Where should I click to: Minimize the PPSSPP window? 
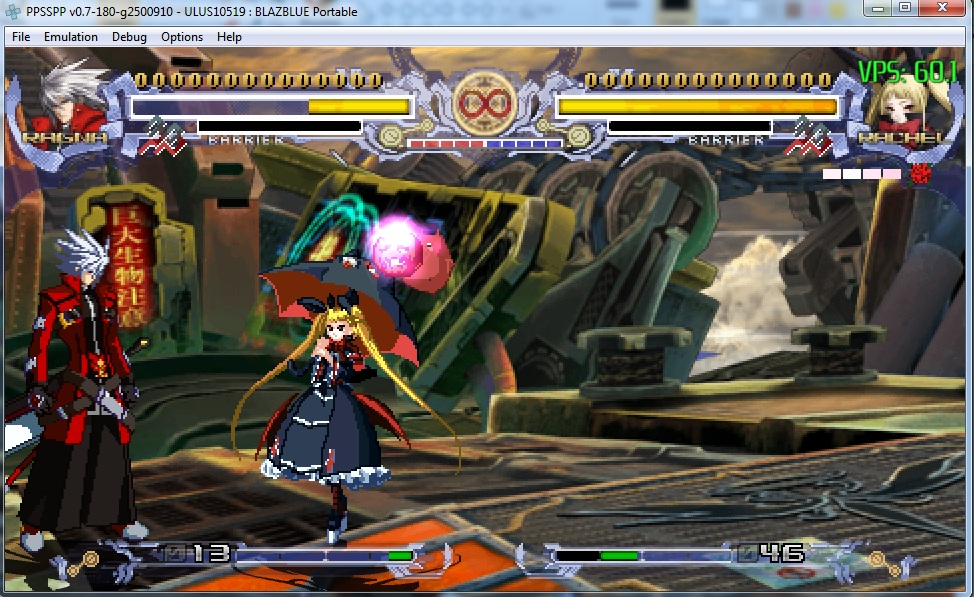[x=878, y=8]
